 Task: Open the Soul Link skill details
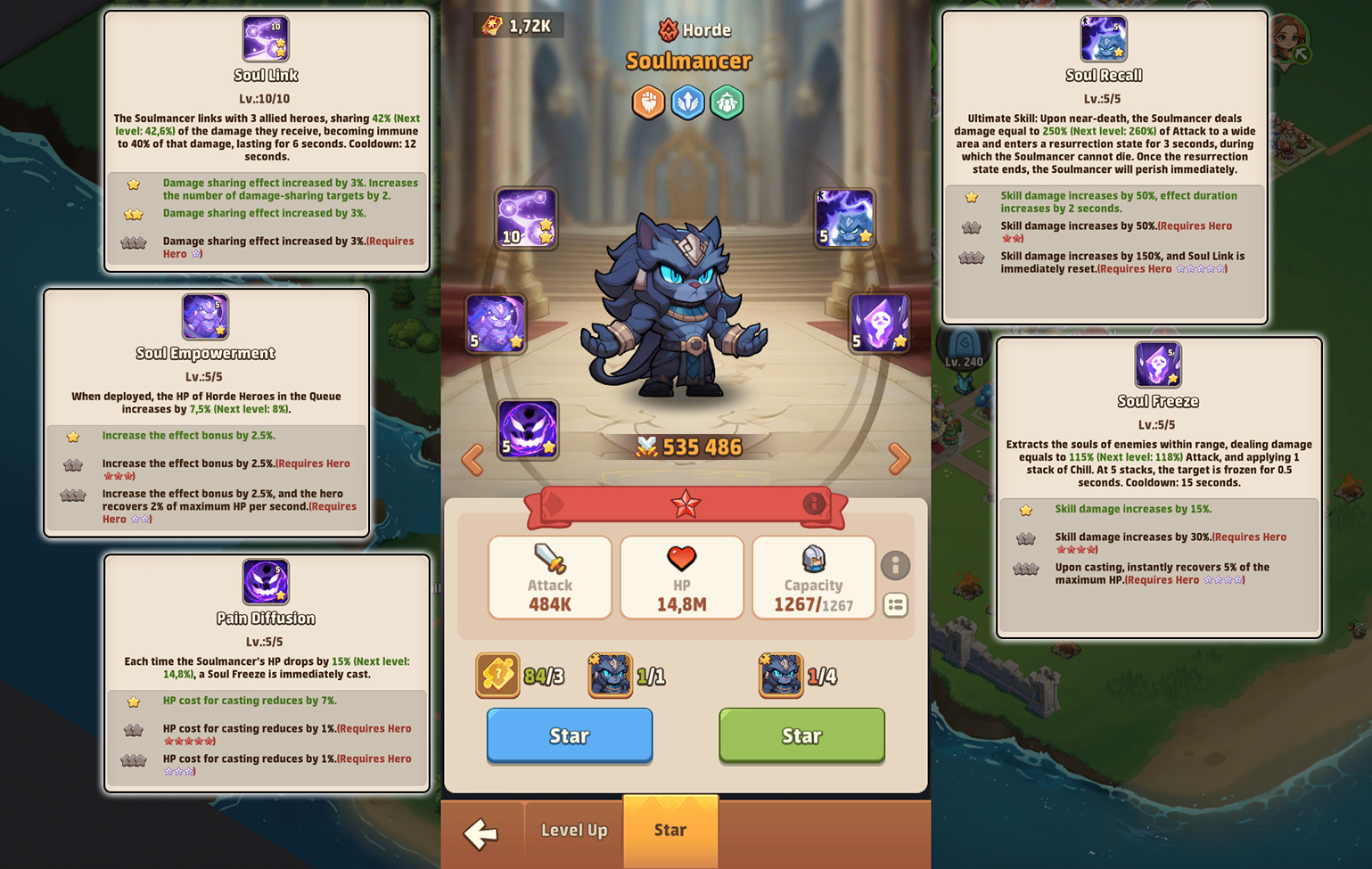click(x=526, y=217)
